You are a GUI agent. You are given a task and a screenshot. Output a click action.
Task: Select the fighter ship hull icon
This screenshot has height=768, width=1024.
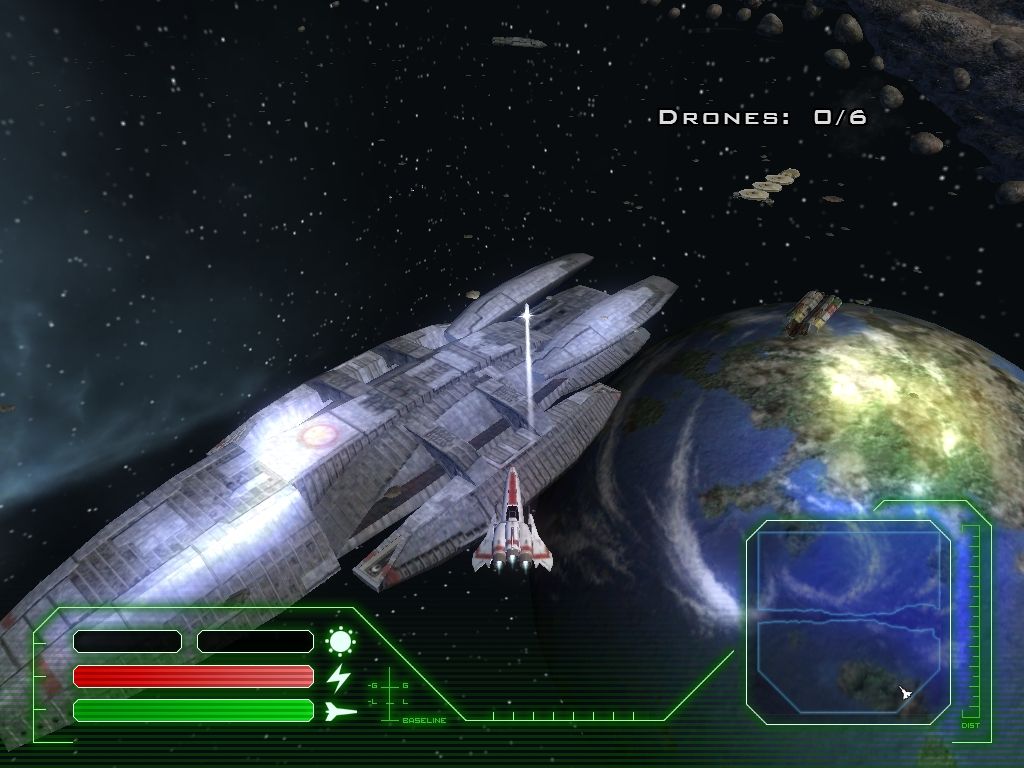(341, 711)
